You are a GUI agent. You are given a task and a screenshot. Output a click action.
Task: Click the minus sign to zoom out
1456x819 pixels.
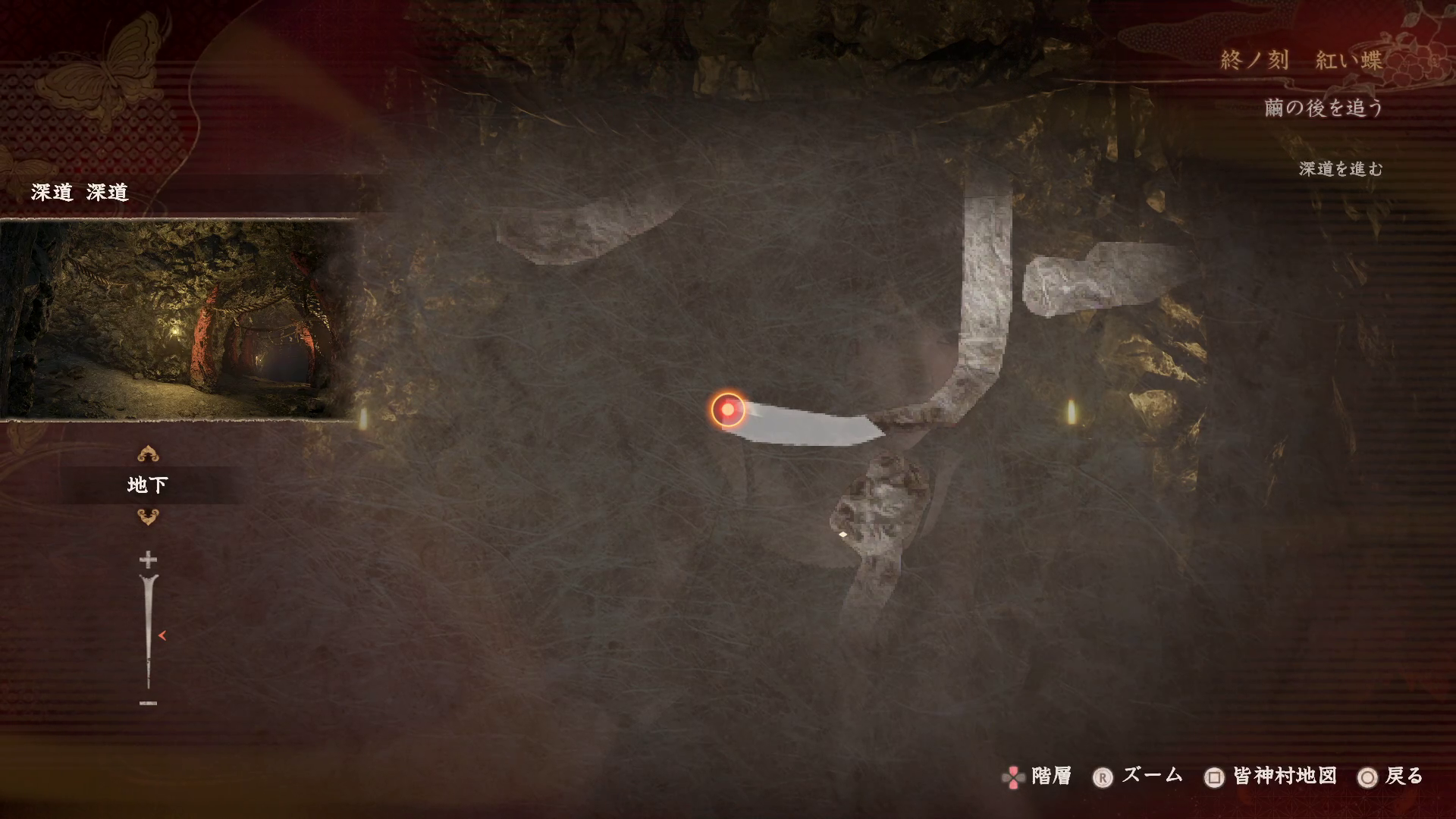tap(148, 703)
